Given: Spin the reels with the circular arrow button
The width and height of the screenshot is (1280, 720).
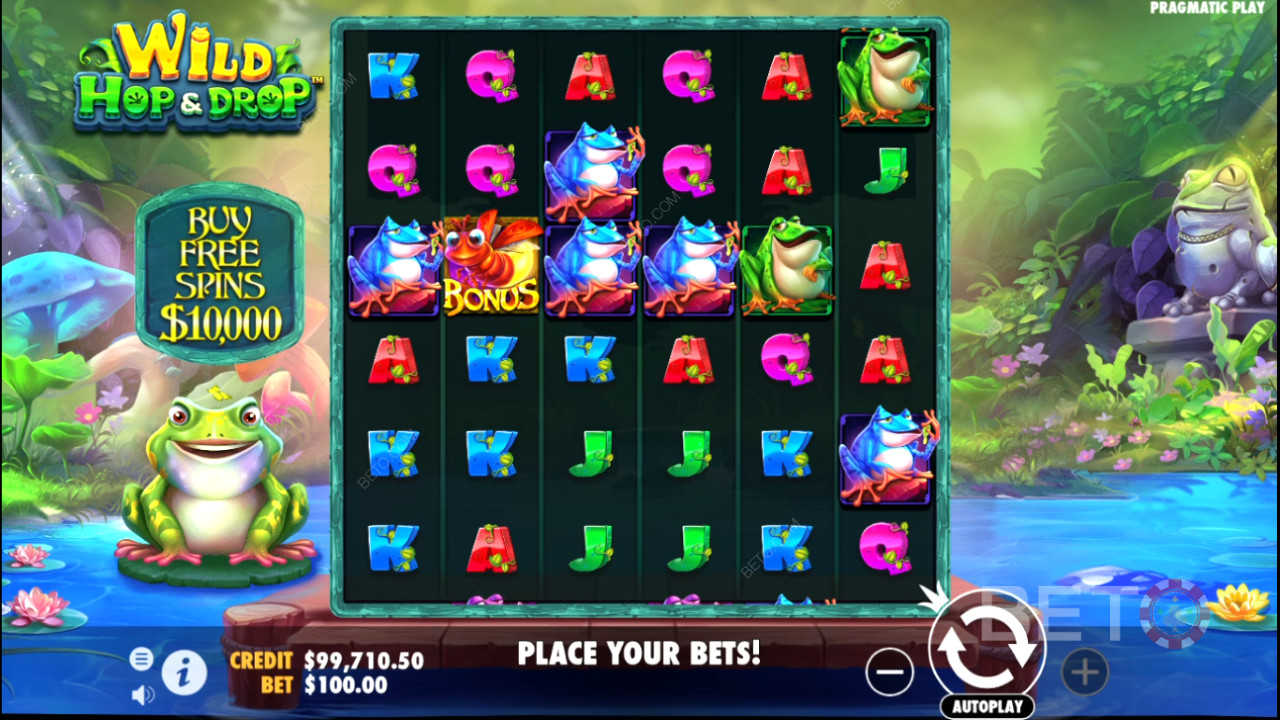Looking at the screenshot, I should coord(986,647).
